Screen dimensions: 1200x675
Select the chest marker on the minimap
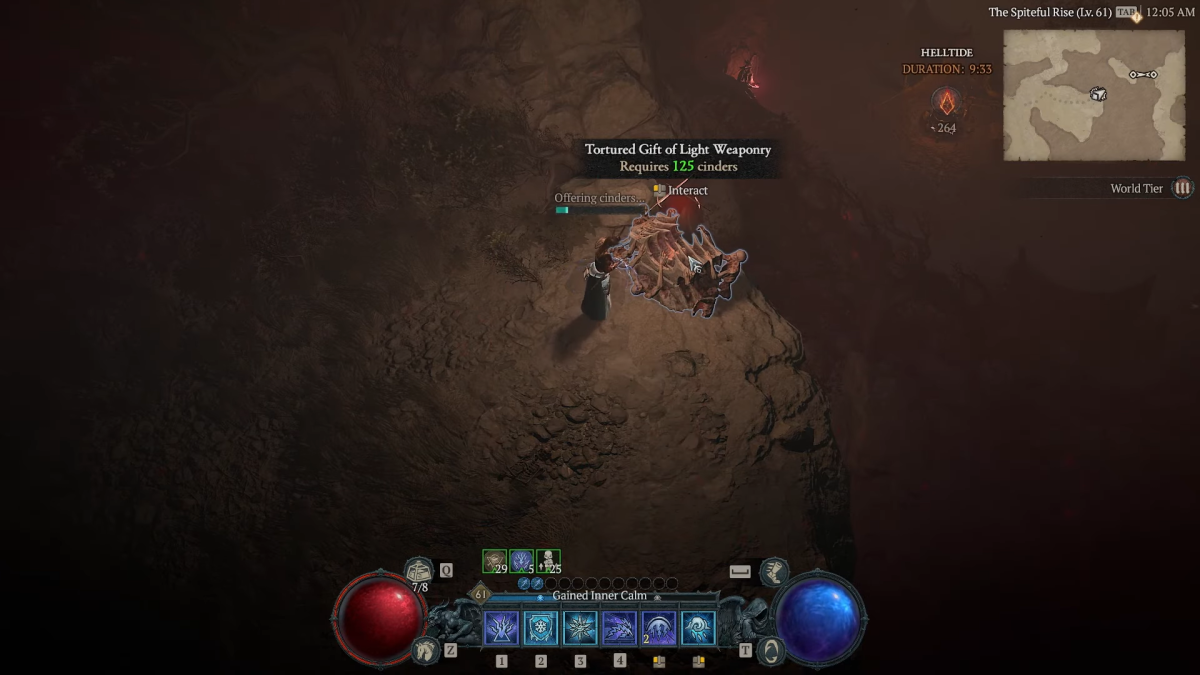coord(1098,94)
